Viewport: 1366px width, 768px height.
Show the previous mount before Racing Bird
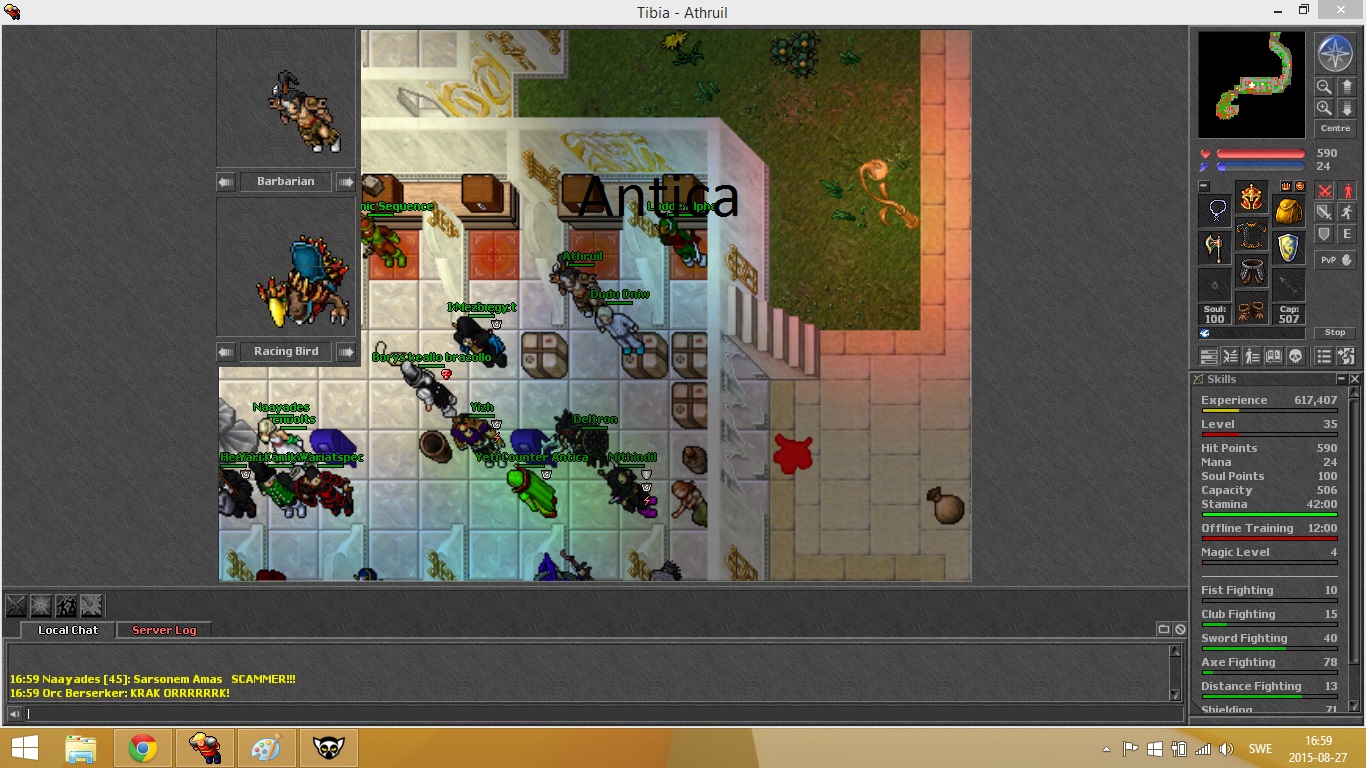point(226,352)
